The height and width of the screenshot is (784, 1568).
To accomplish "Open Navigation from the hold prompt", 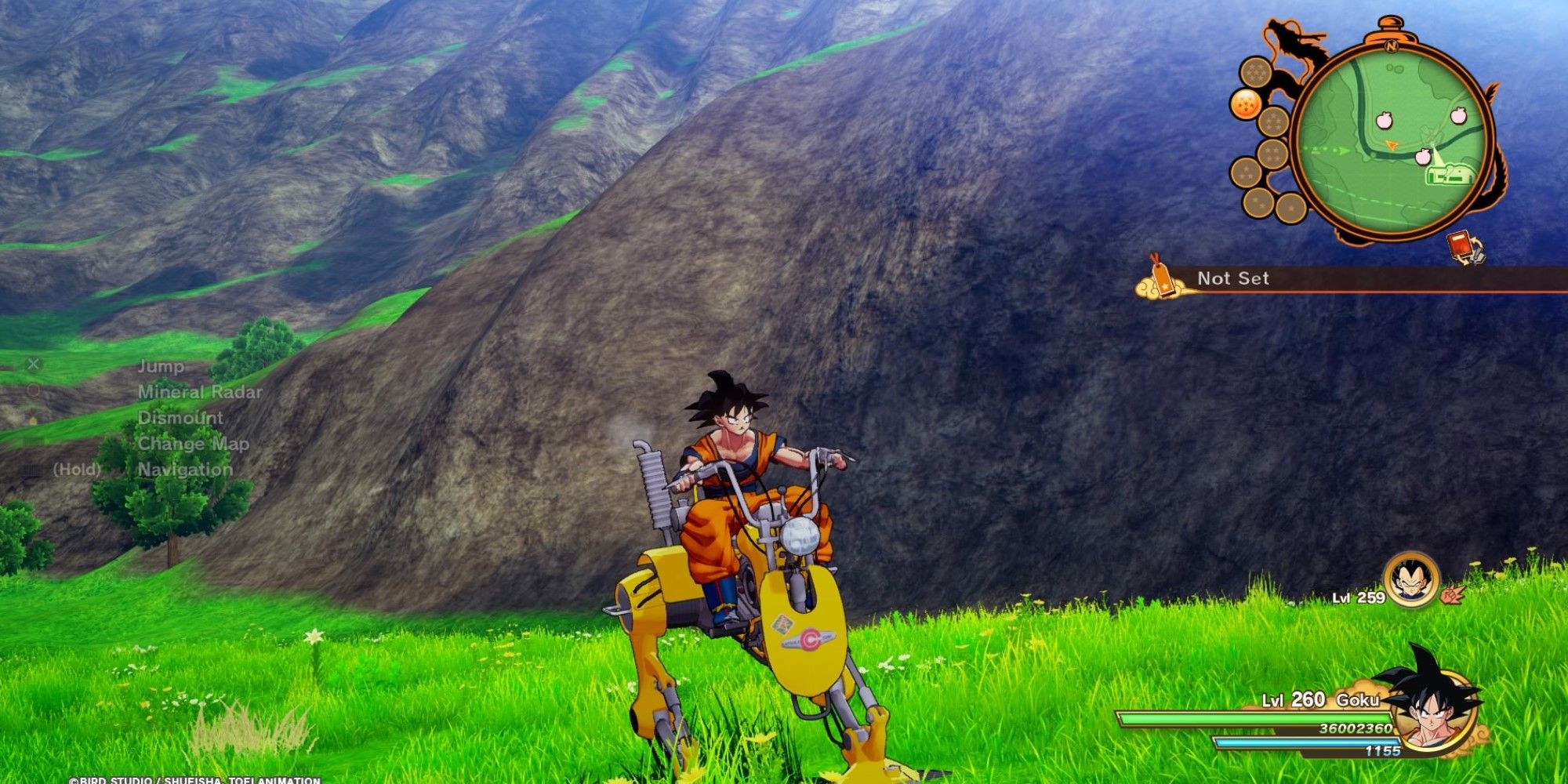I will point(185,469).
